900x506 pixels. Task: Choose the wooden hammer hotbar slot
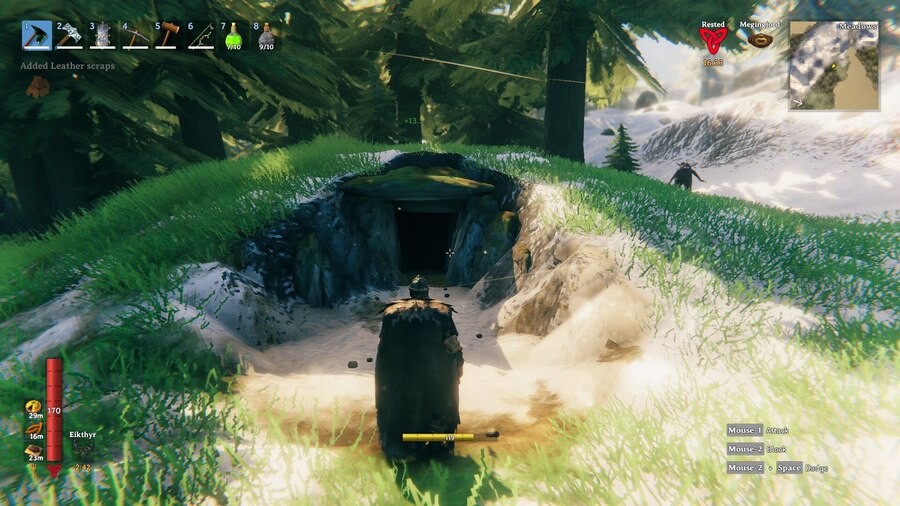tap(168, 36)
